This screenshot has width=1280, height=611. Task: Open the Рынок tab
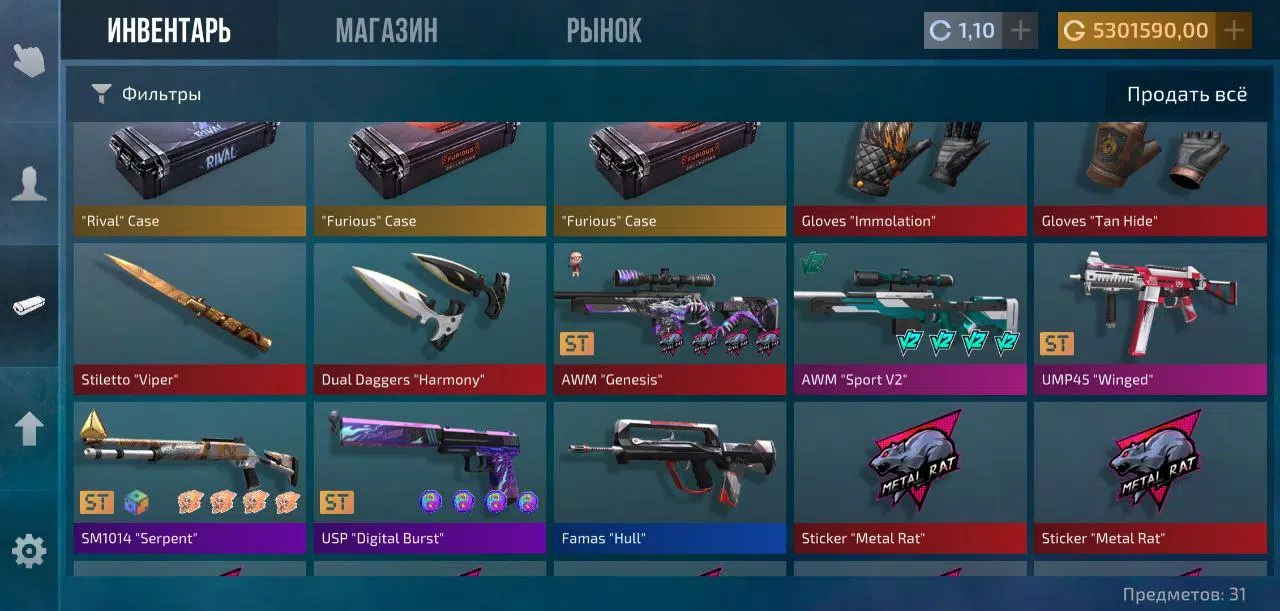point(604,31)
